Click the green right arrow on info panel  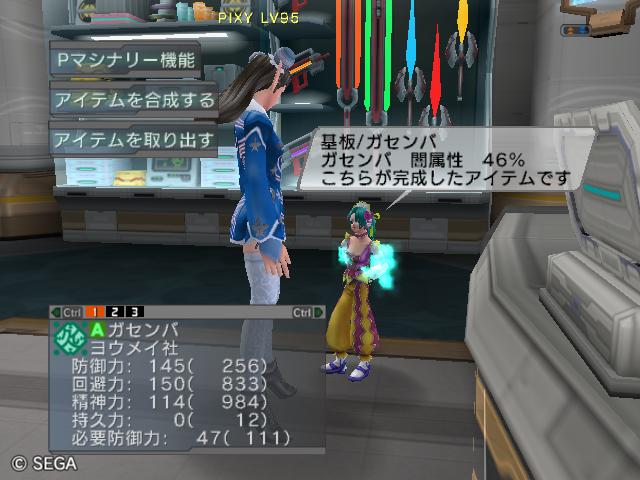319,312
